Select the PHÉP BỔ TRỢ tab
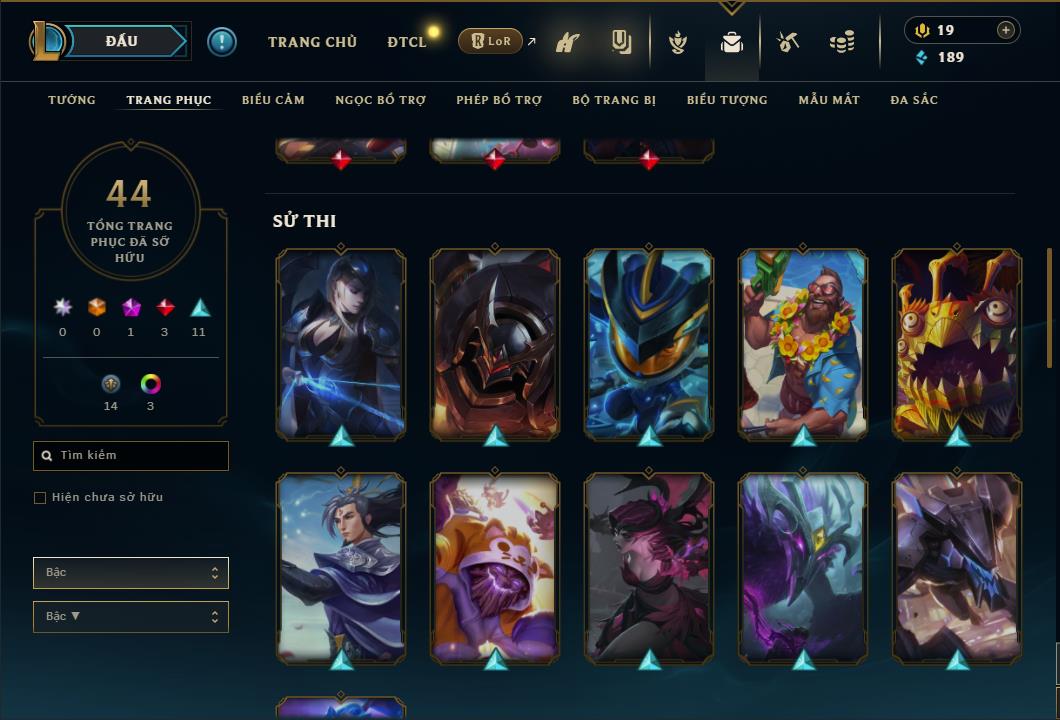The image size is (1060, 720). (x=499, y=100)
